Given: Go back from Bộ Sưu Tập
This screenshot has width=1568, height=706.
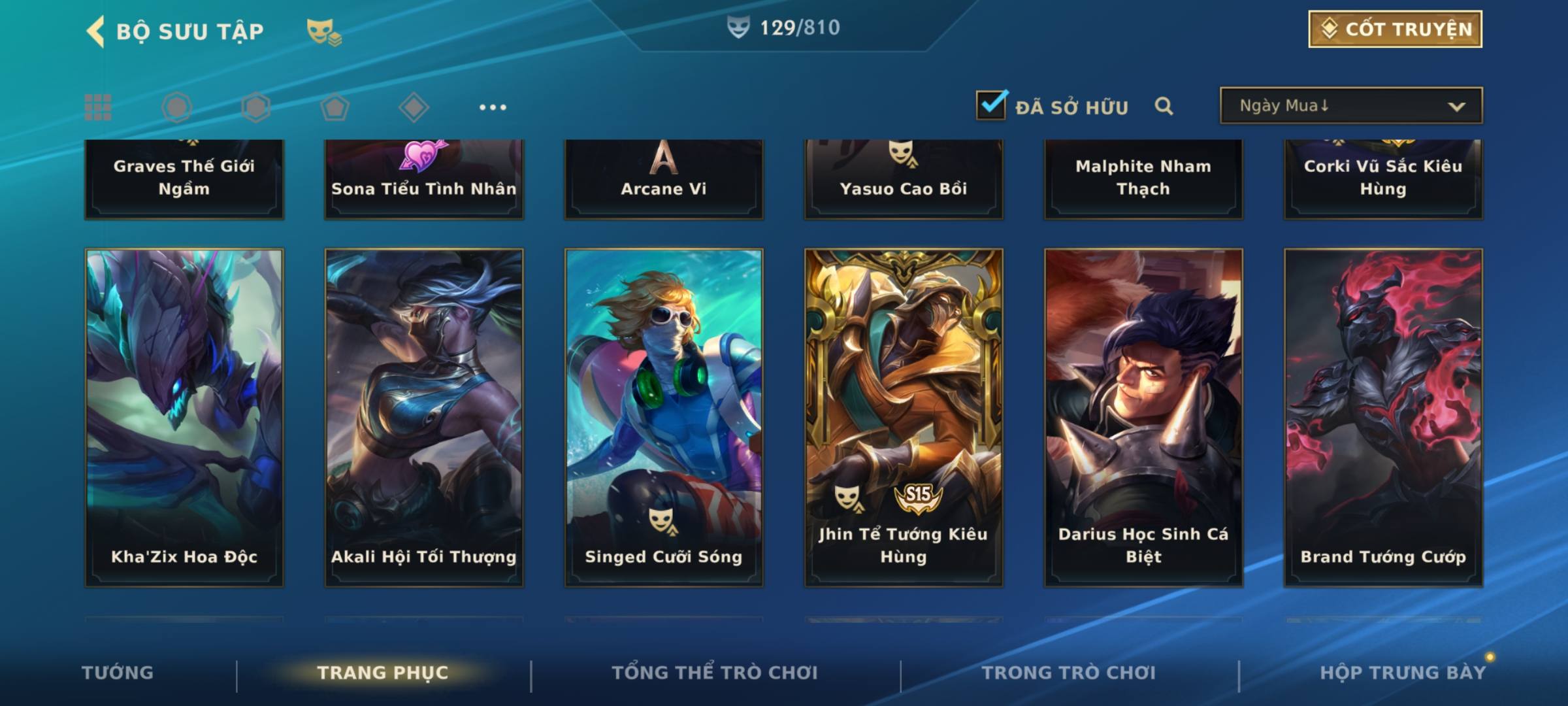Looking at the screenshot, I should 96,31.
